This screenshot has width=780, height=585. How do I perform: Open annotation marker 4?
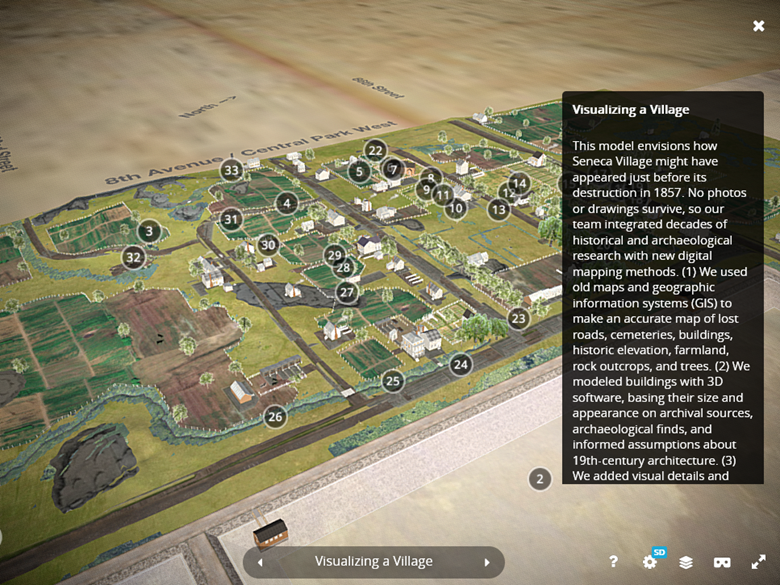(287, 204)
